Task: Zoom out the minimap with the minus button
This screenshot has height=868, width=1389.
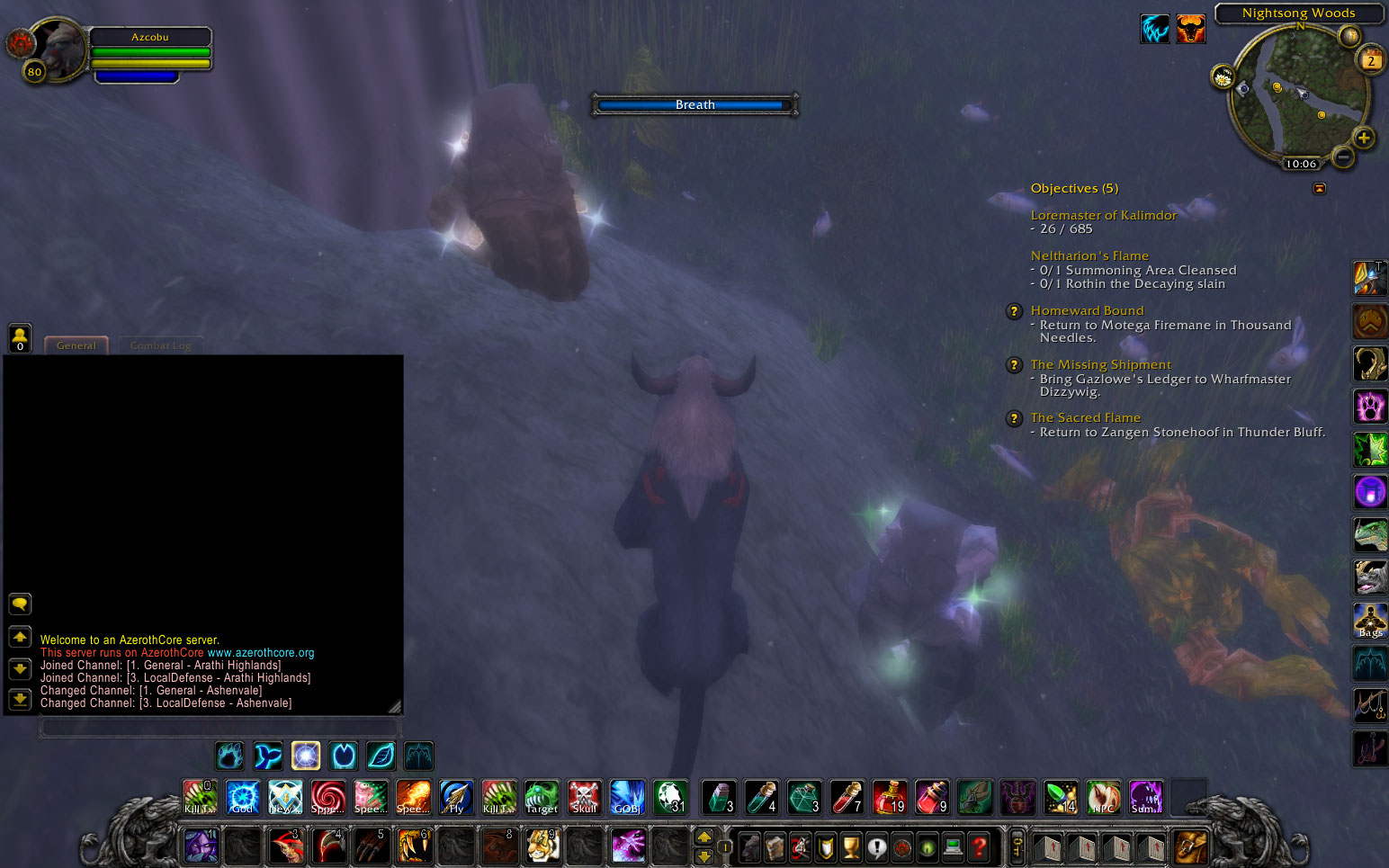Action: tap(1342, 156)
